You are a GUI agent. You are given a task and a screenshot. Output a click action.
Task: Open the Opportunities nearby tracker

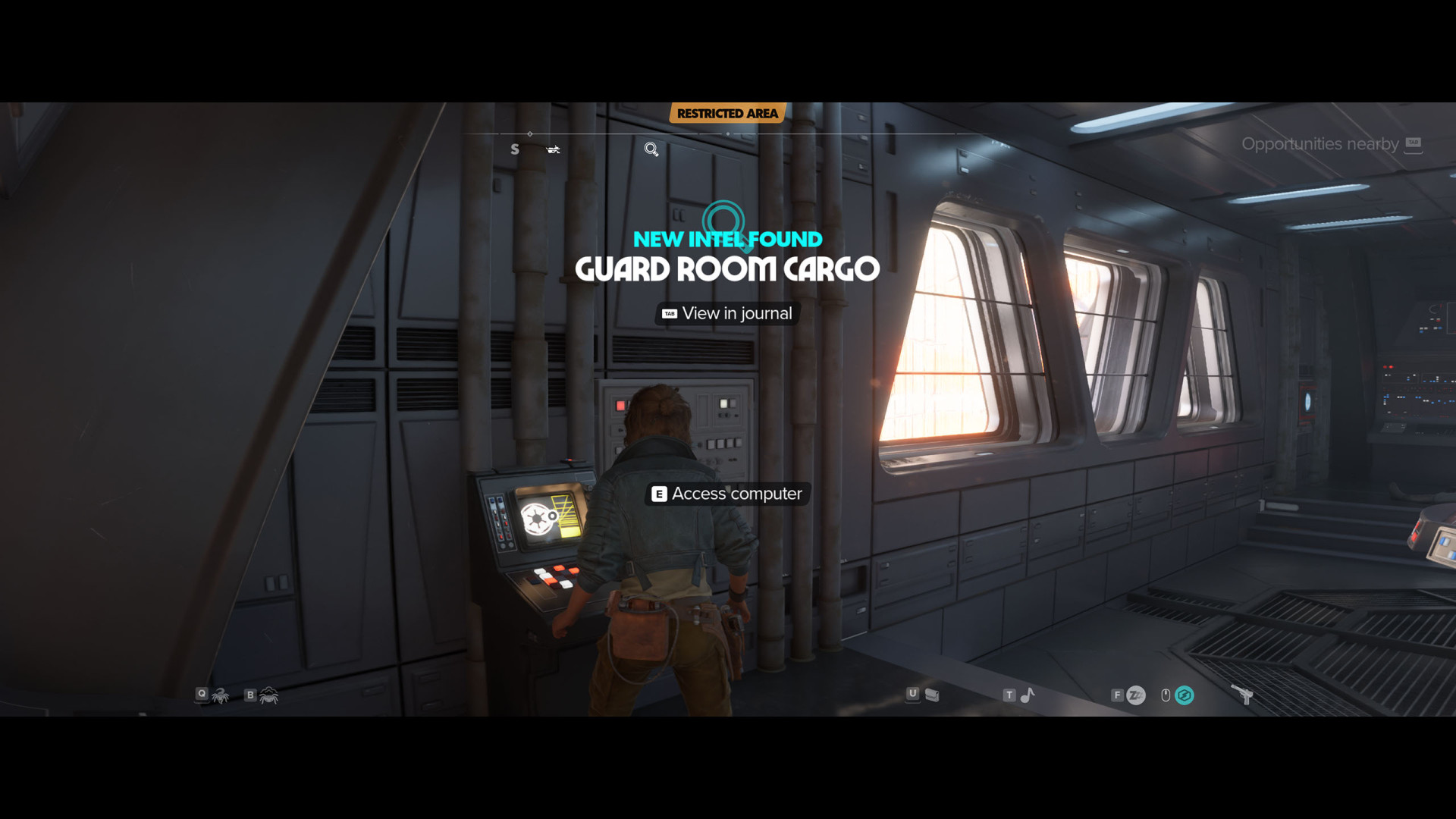[x=1331, y=144]
